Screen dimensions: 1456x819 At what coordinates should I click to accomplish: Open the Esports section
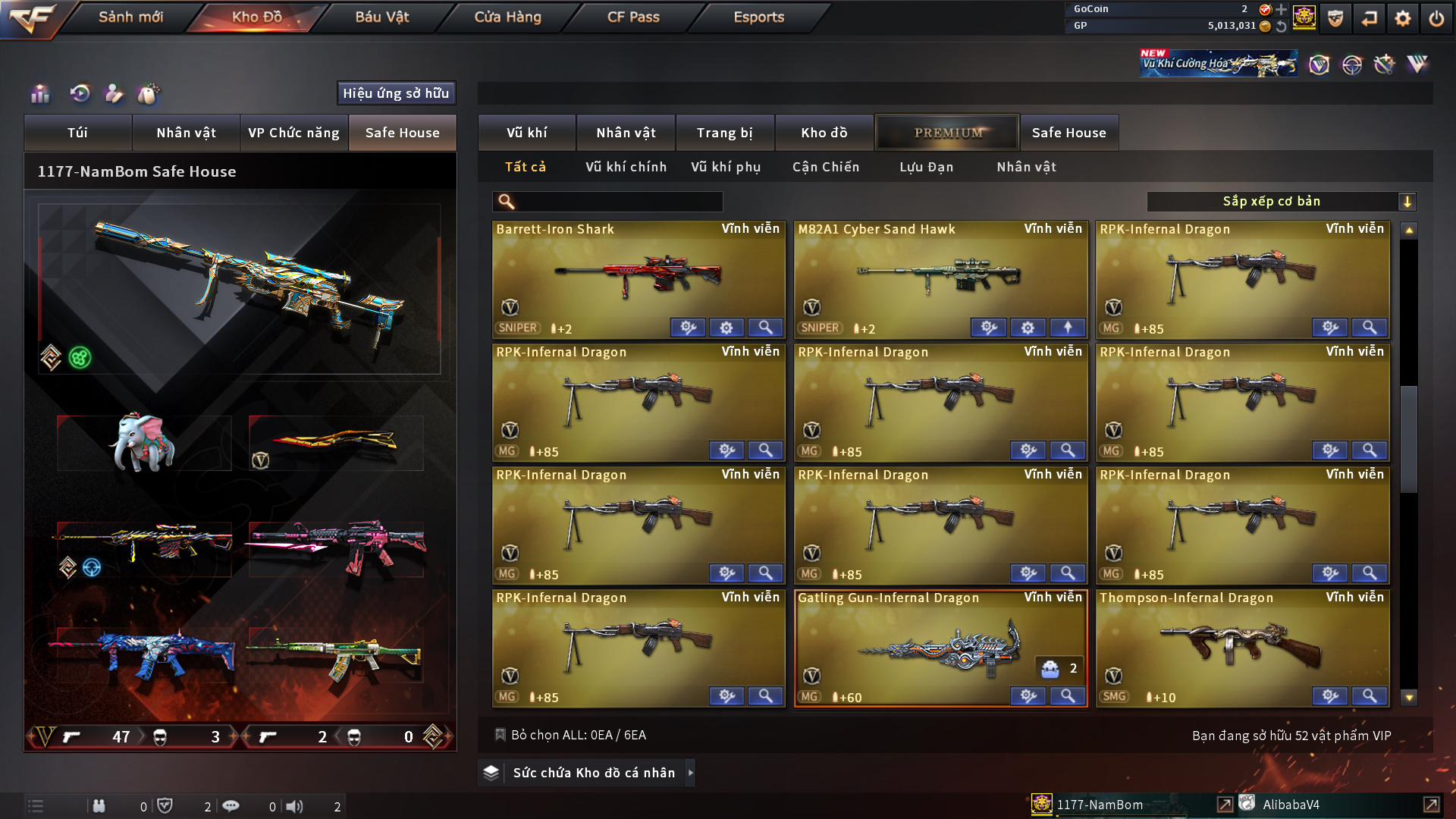click(x=758, y=17)
